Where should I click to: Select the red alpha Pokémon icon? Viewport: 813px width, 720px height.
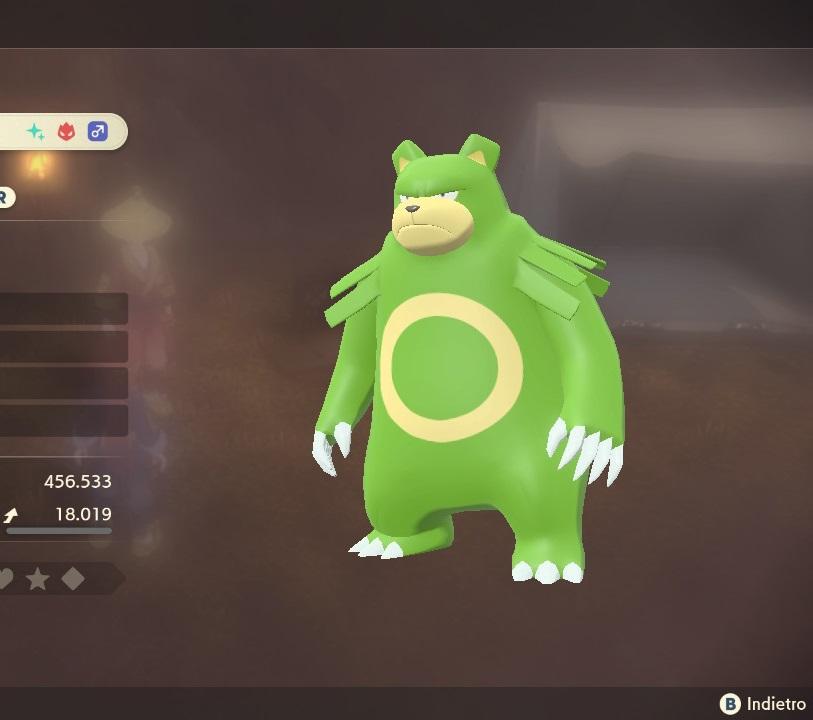point(66,132)
